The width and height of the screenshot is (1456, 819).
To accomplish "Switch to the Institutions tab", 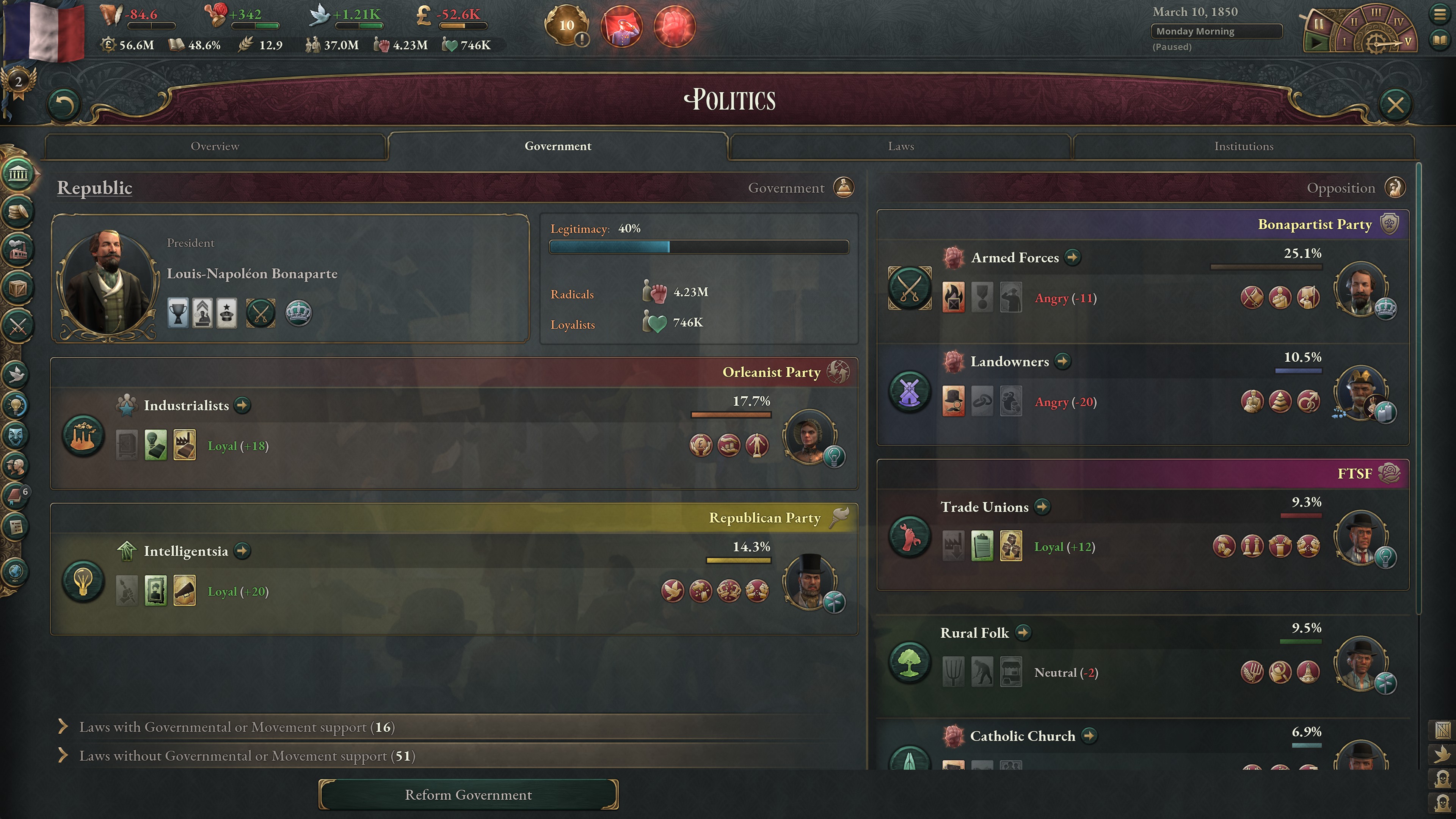I will [x=1244, y=146].
